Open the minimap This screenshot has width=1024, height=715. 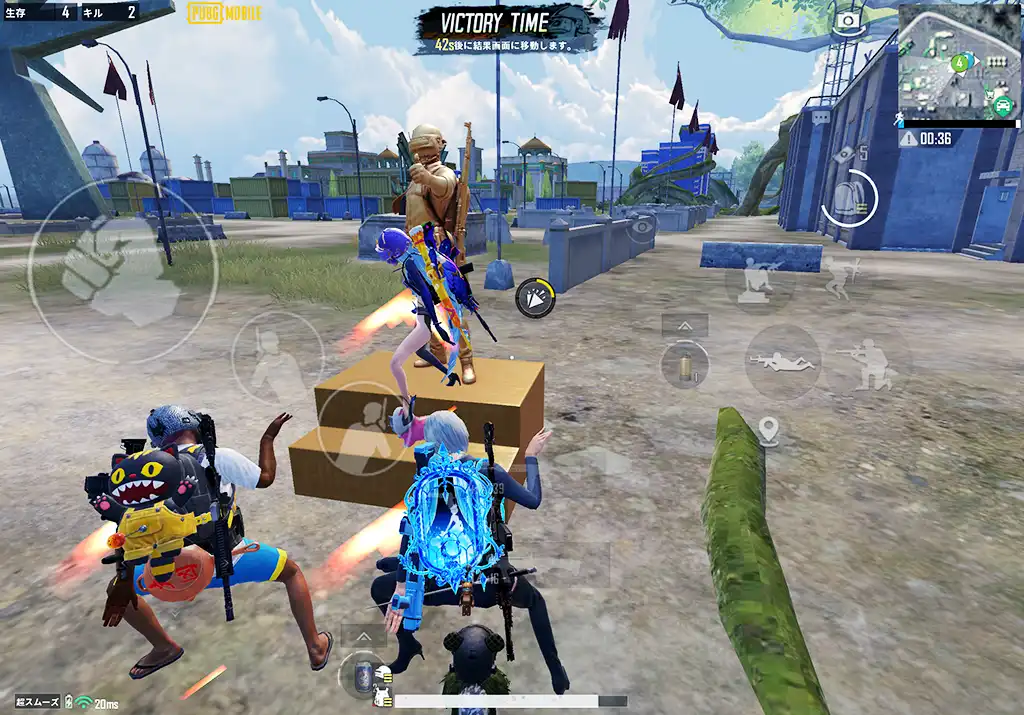coord(958,62)
